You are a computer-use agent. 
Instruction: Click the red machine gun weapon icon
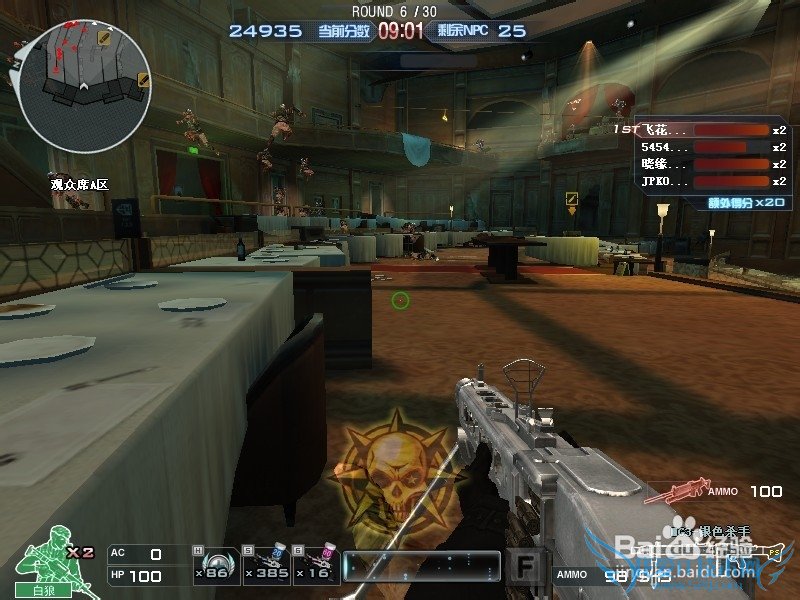click(x=673, y=491)
